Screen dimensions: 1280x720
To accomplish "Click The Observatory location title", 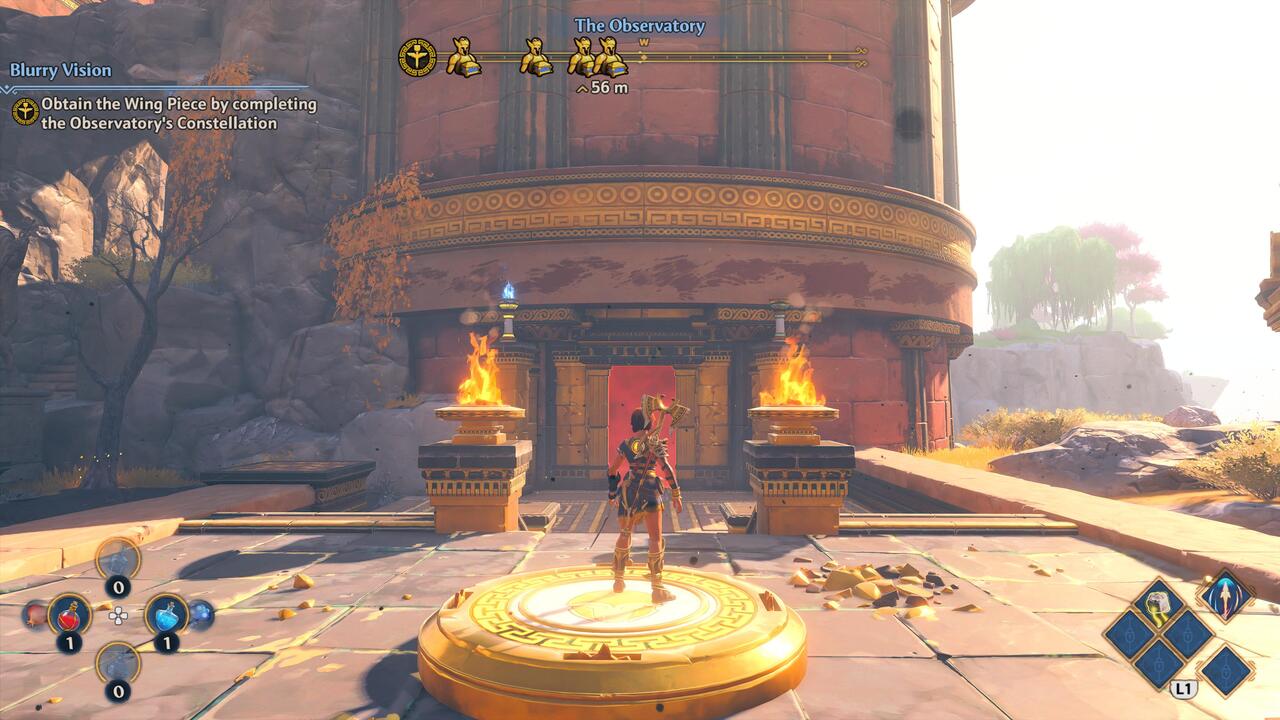I will 640,27.
